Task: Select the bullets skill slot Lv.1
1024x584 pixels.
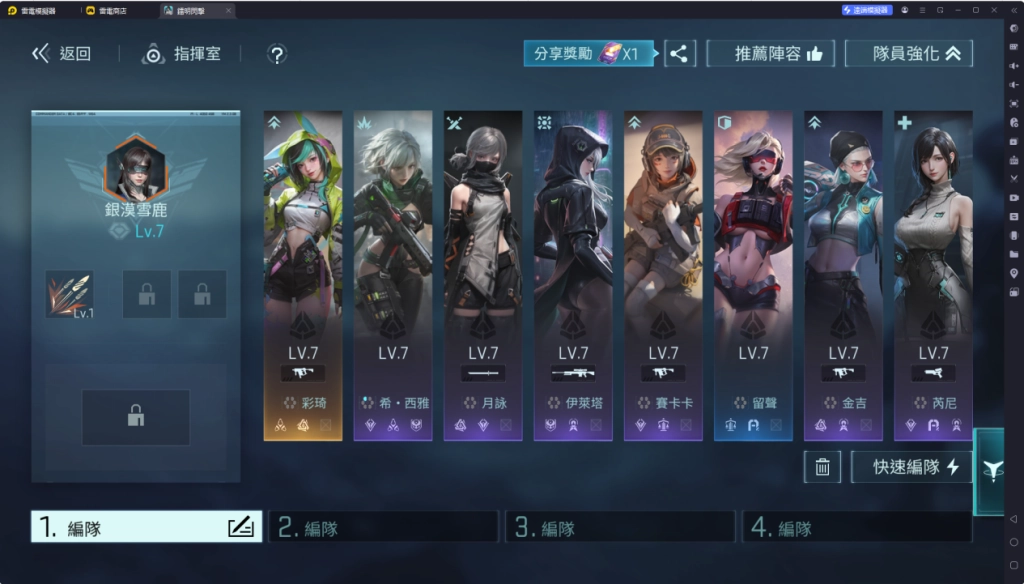Action: coord(69,295)
